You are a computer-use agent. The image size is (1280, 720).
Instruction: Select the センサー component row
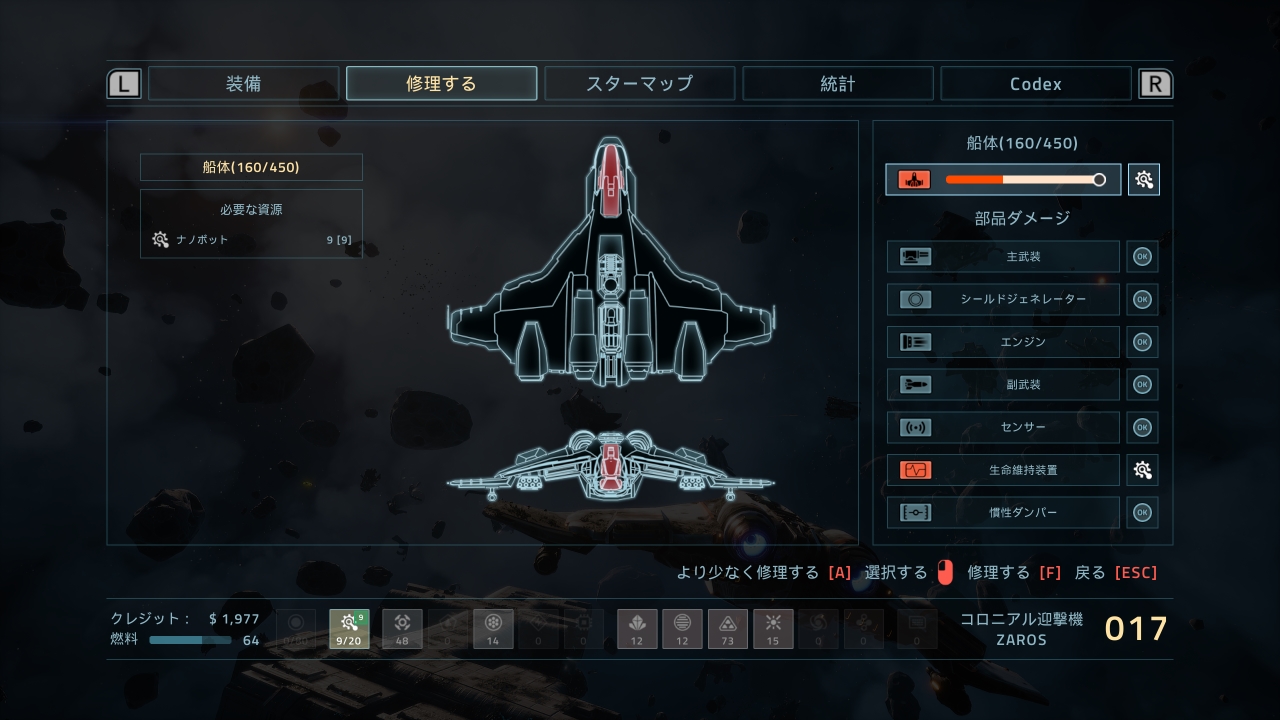click(1003, 427)
